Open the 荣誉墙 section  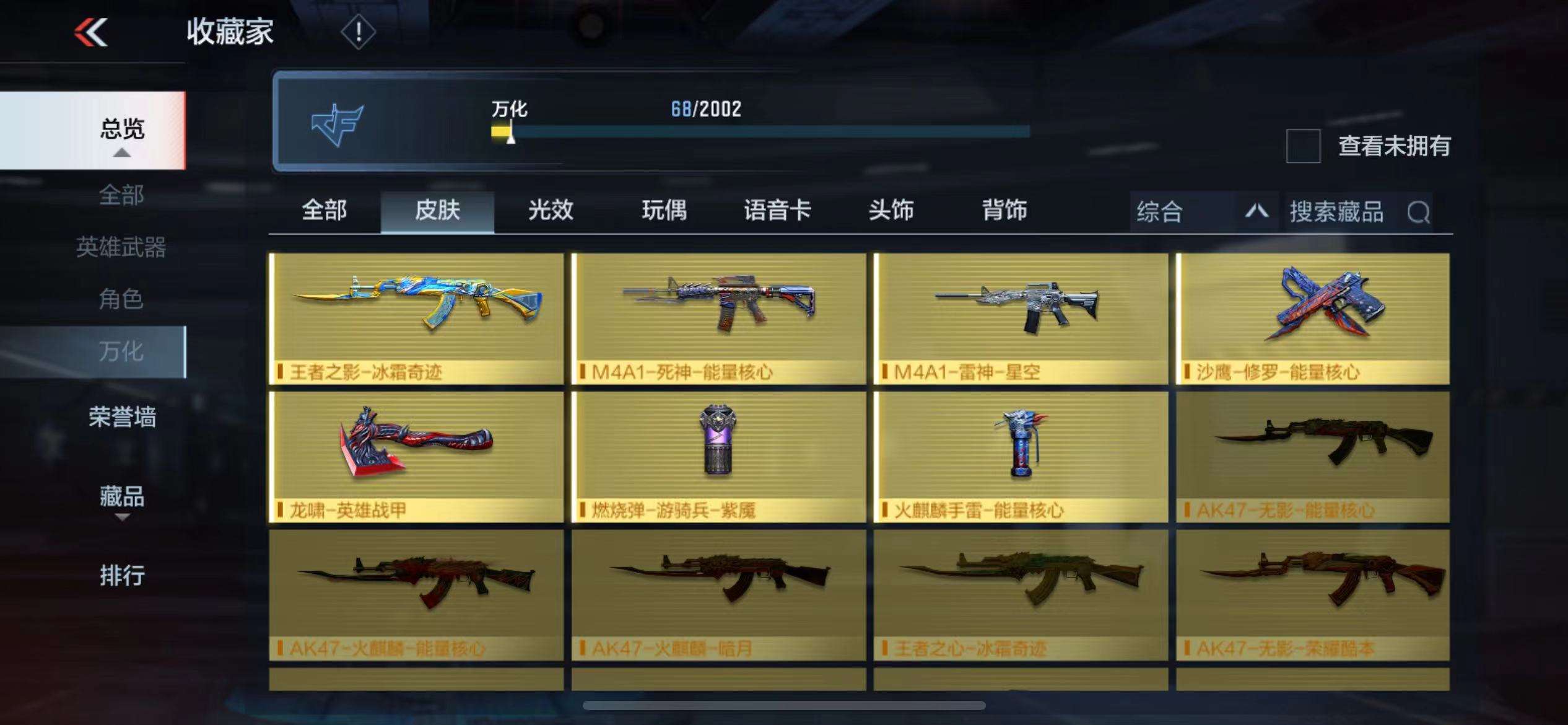[122, 416]
